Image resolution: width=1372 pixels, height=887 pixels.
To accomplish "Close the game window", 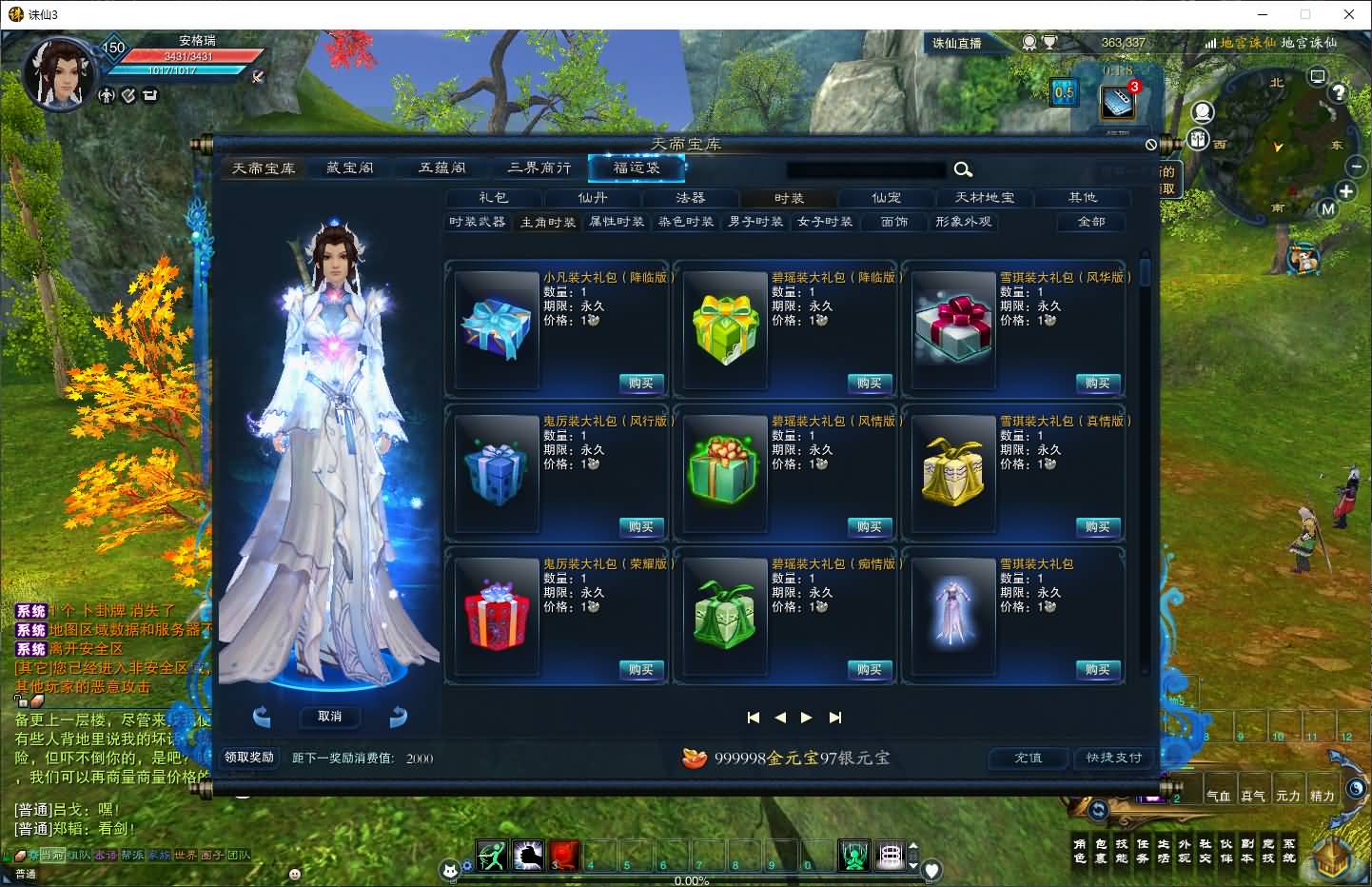I will click(1348, 14).
